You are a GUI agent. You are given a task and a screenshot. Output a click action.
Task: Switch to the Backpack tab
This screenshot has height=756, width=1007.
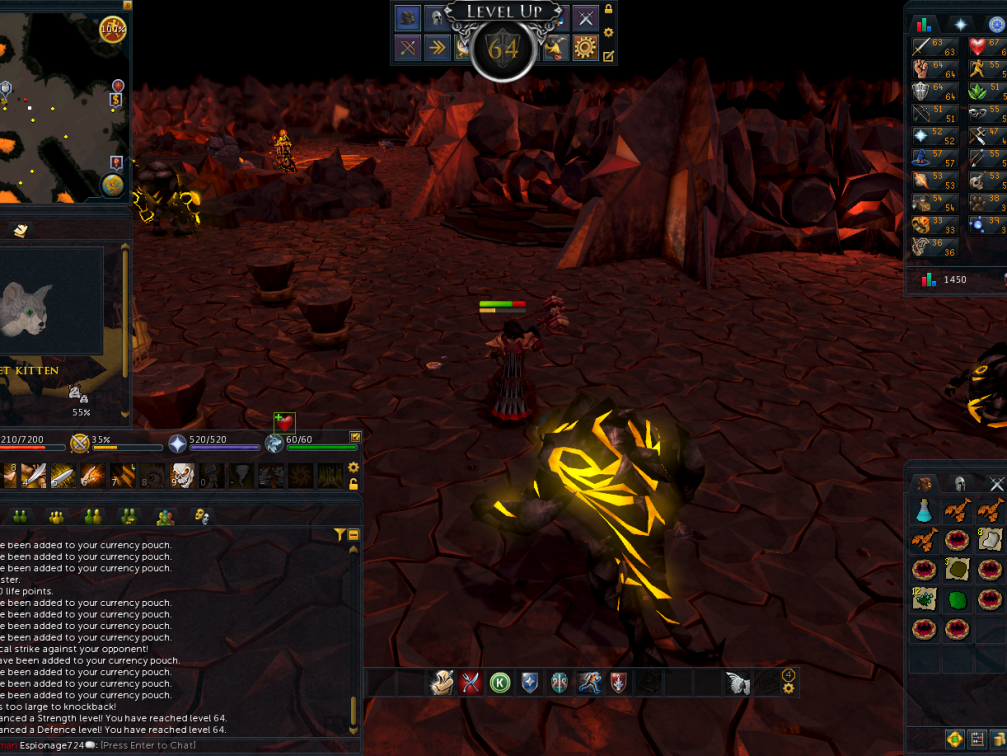[925, 484]
